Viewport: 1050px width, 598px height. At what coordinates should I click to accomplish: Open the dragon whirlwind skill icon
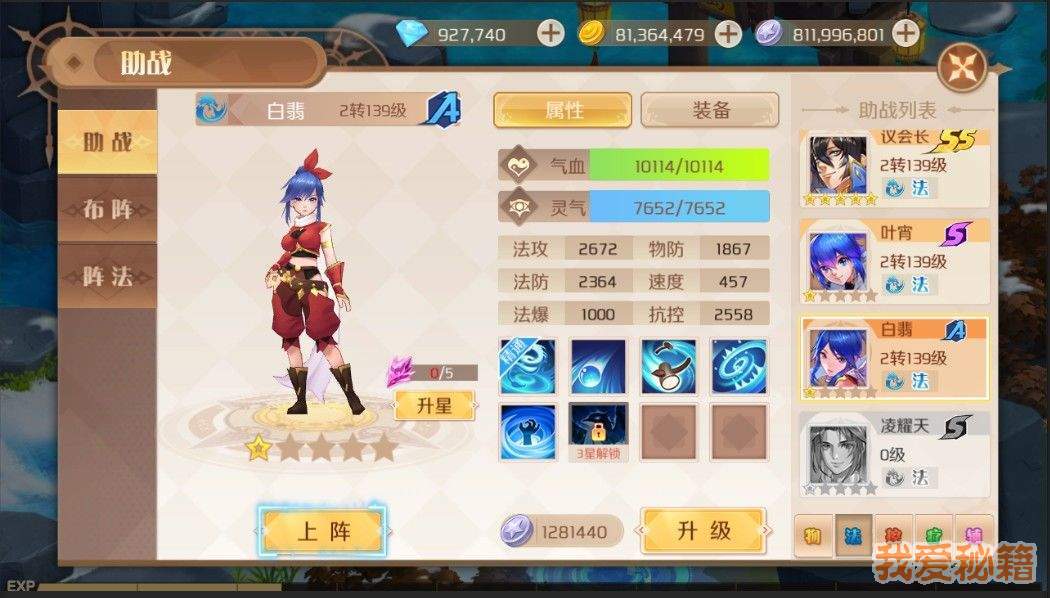point(527,366)
